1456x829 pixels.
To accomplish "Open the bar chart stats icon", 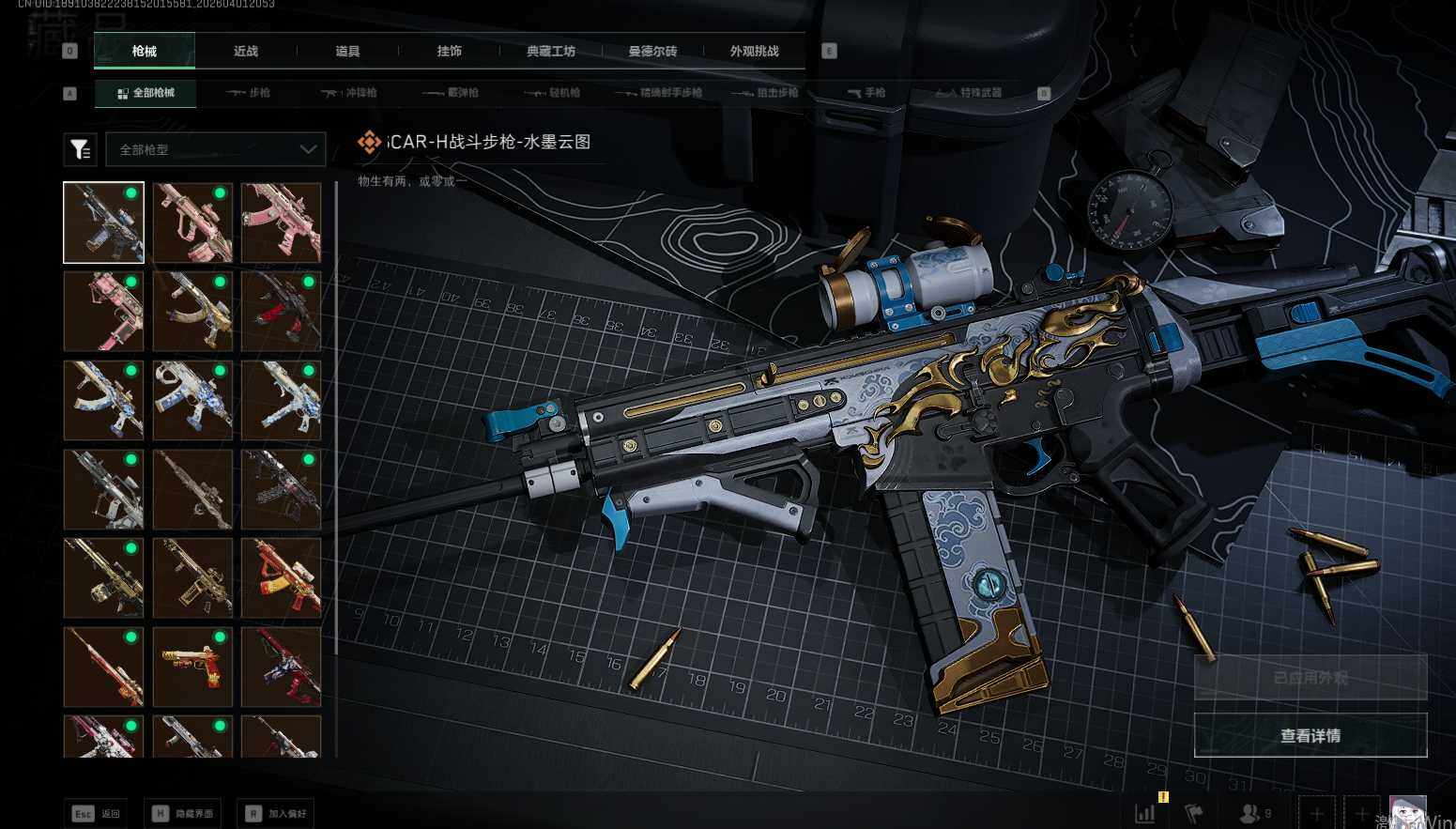I will click(x=1145, y=813).
